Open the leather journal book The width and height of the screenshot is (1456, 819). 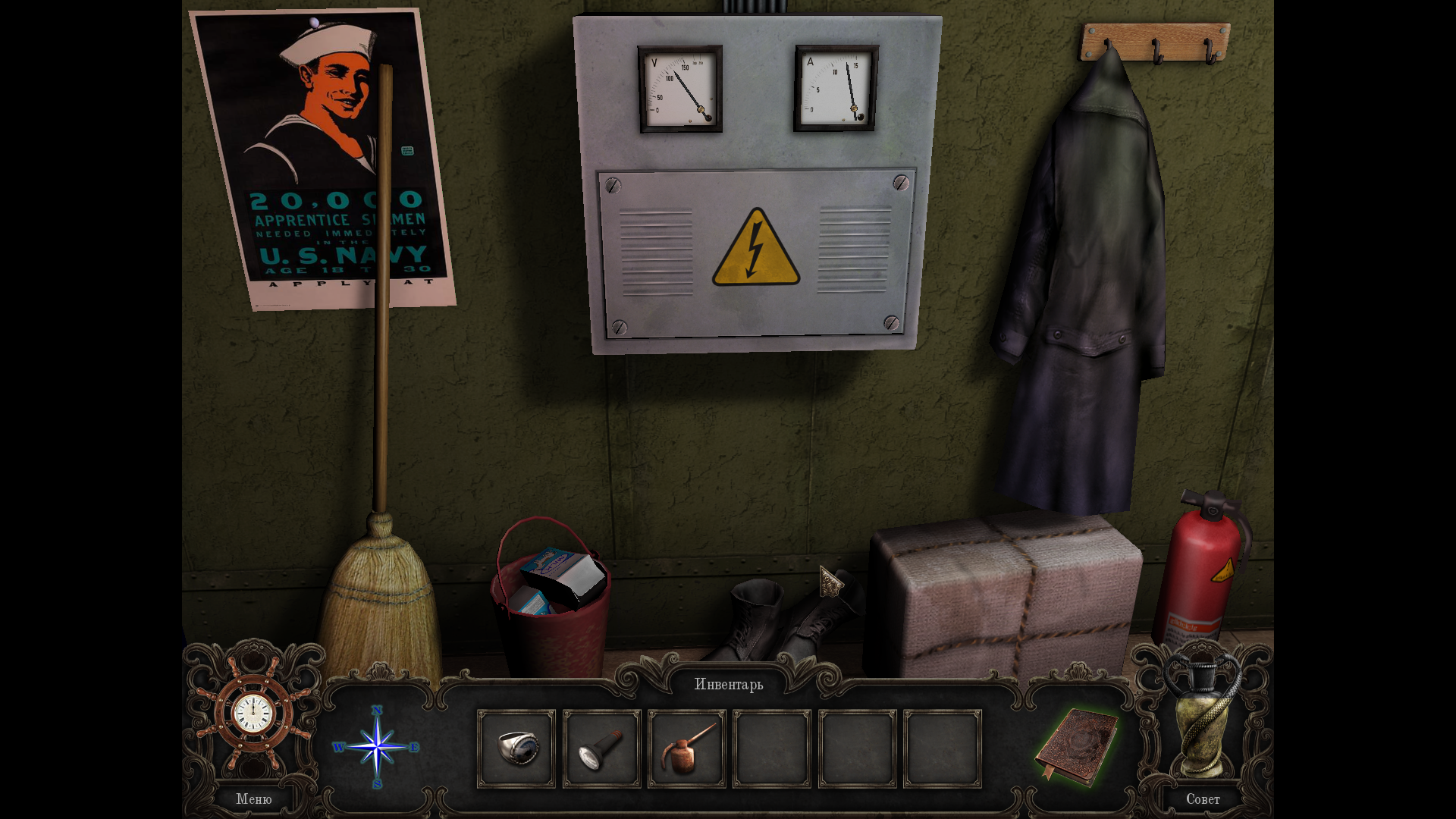(x=1077, y=746)
